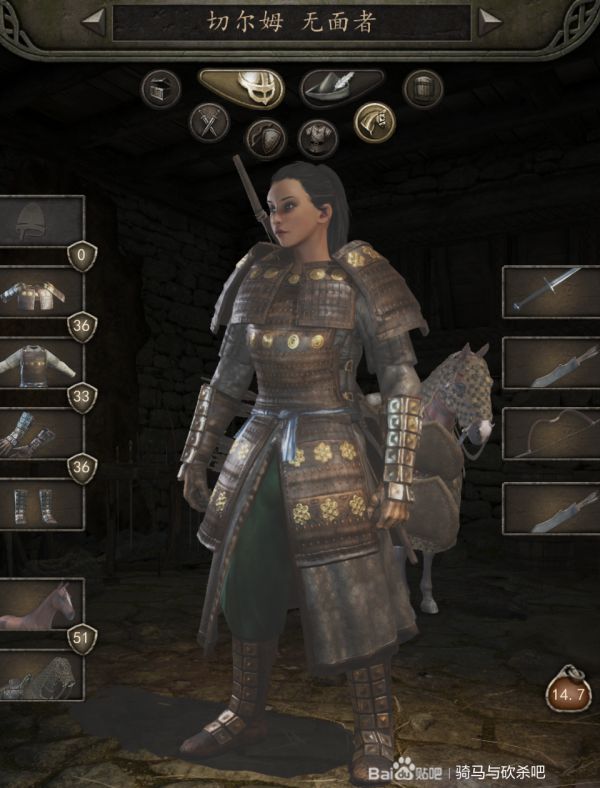Show all items with the chest filter

pos(159,89)
